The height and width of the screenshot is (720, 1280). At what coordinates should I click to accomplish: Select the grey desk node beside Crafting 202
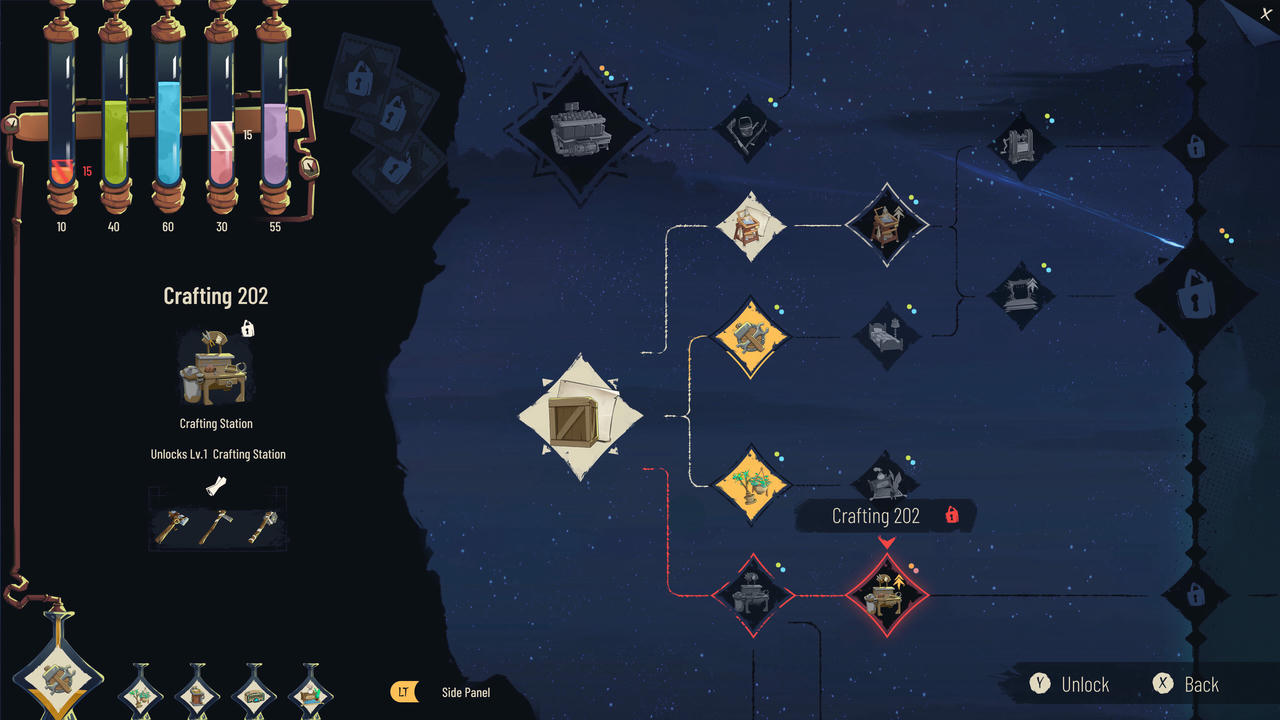tap(752, 596)
